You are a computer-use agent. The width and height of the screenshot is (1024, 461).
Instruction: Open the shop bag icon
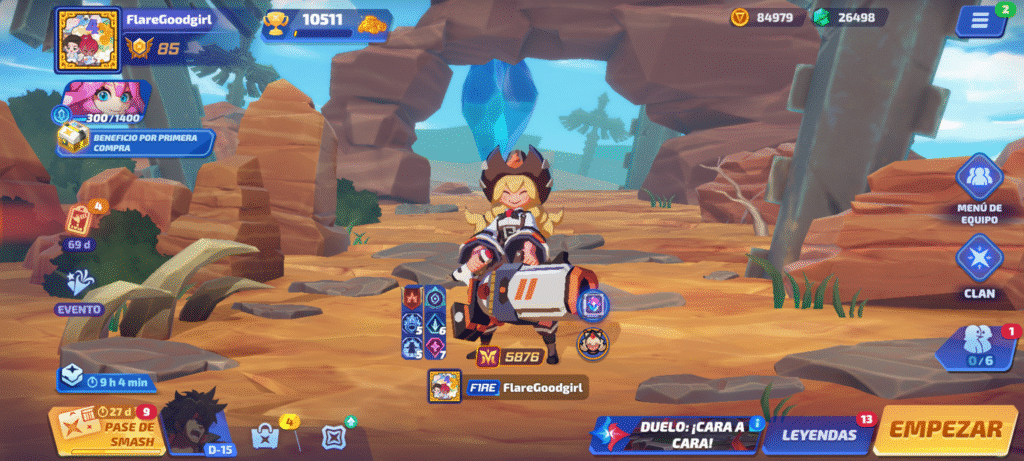pos(265,436)
